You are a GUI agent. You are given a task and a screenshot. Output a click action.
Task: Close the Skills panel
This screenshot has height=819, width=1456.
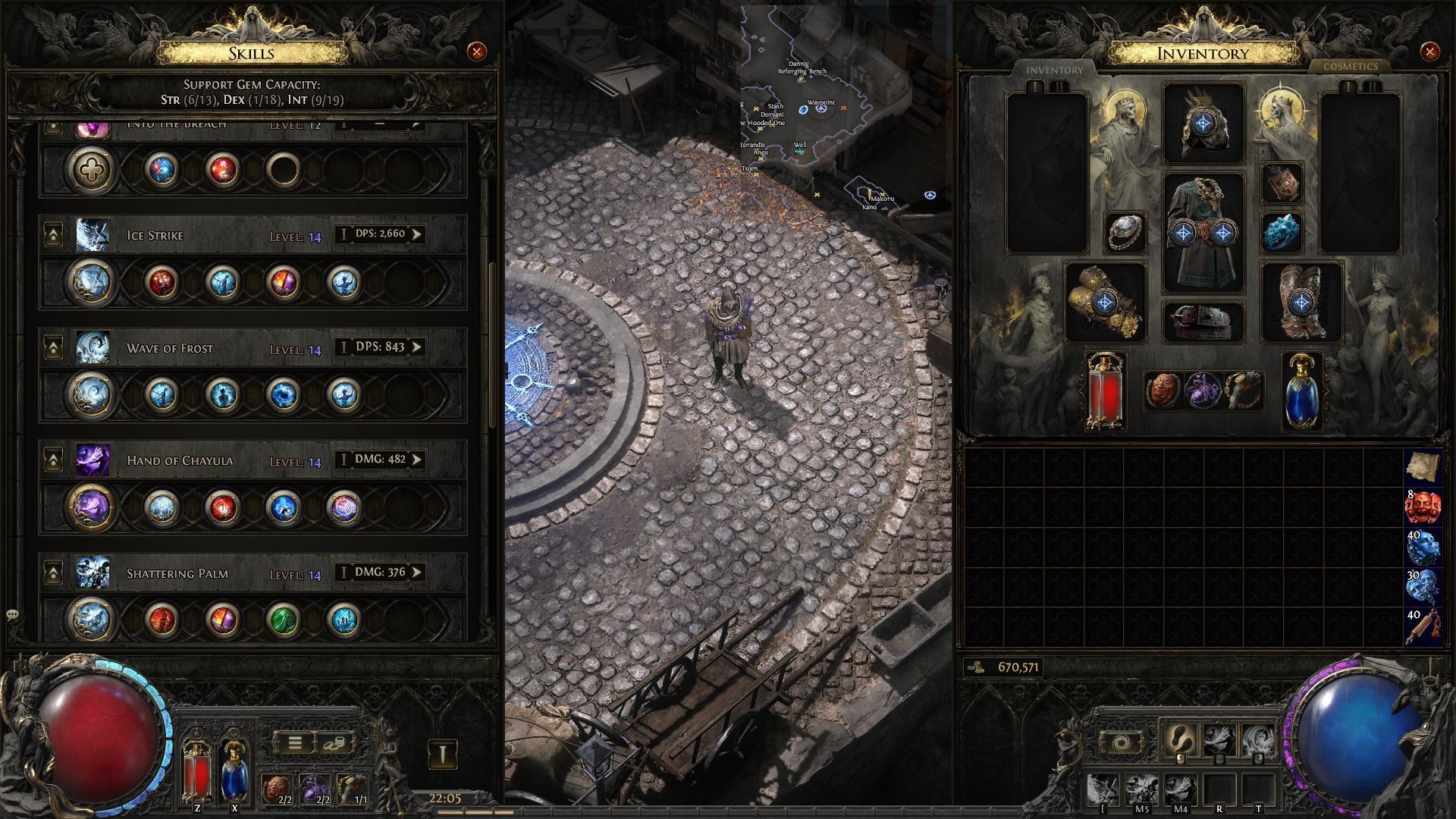(x=476, y=52)
